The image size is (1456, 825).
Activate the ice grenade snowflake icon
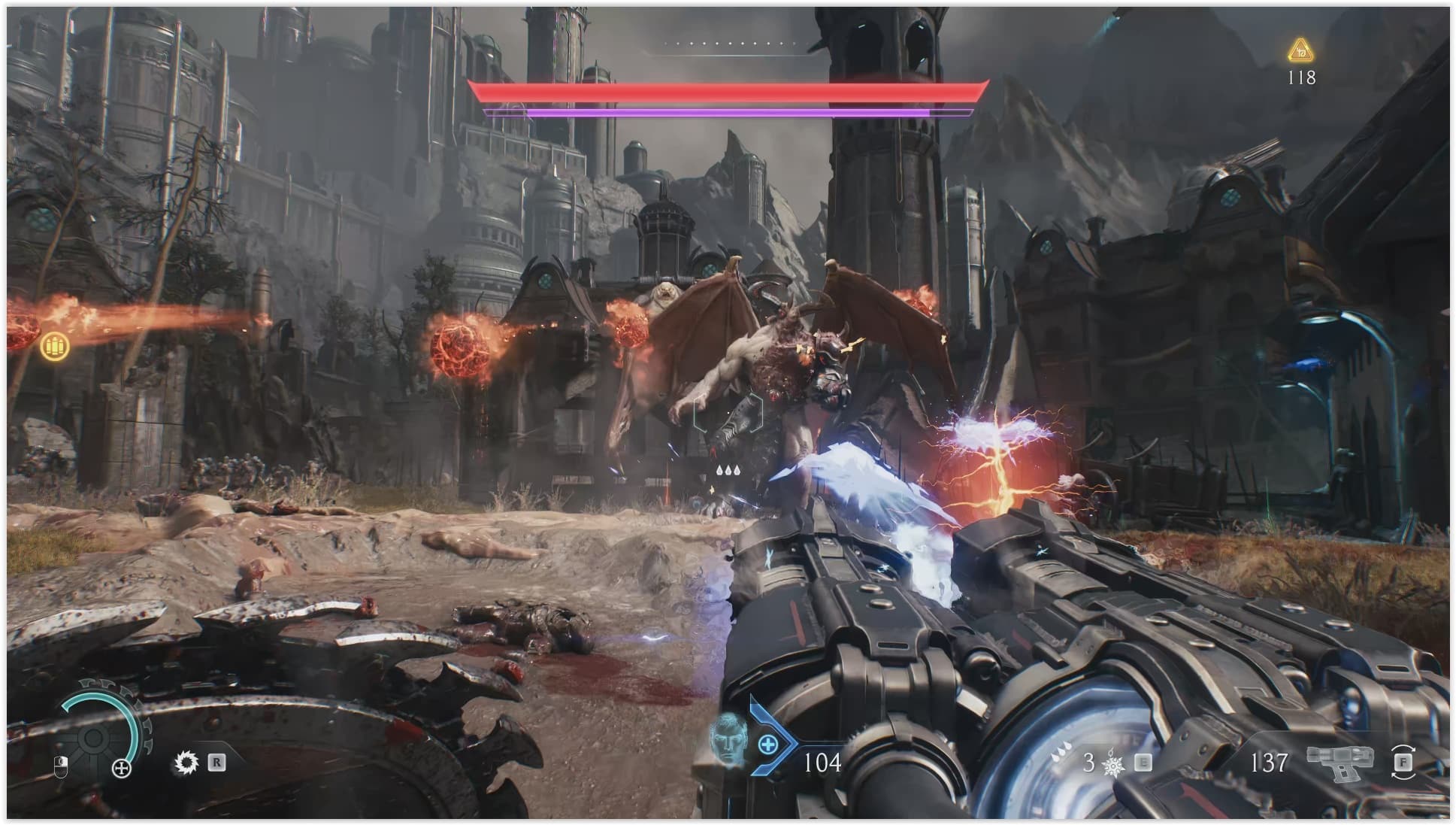(1112, 765)
